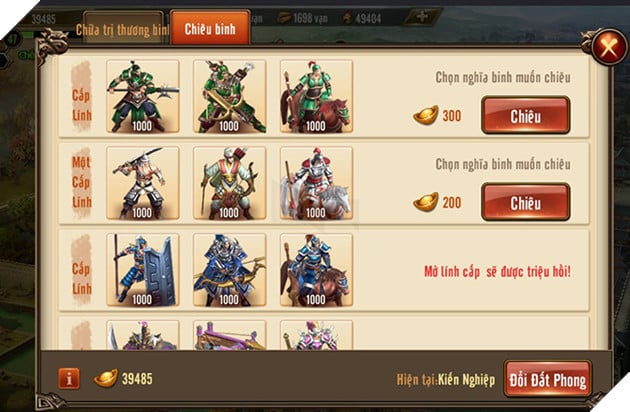Choose the white-armored archer unit

click(229, 183)
